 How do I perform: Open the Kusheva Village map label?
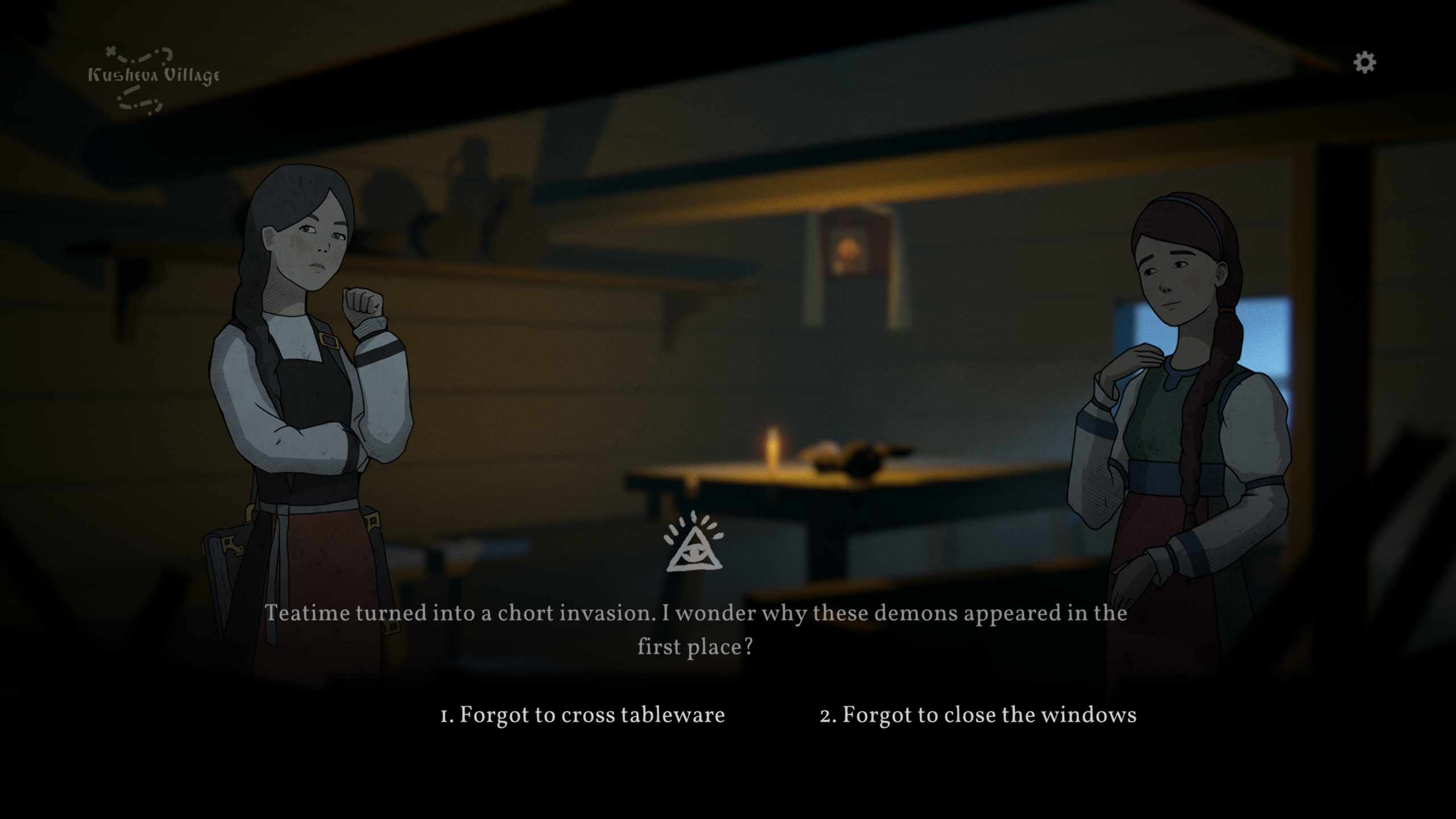click(154, 77)
